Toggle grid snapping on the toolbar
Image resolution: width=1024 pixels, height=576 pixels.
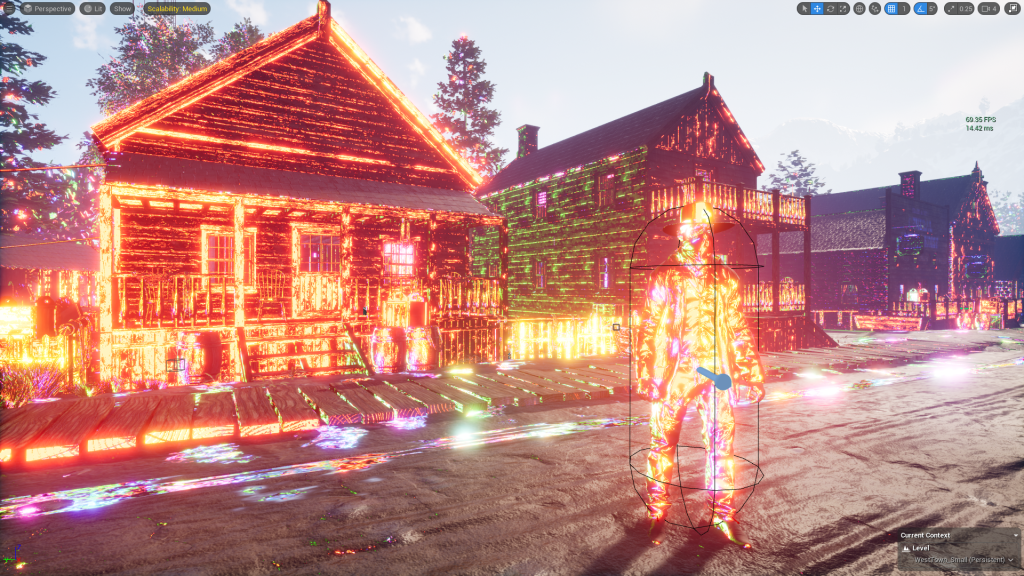pos(891,8)
